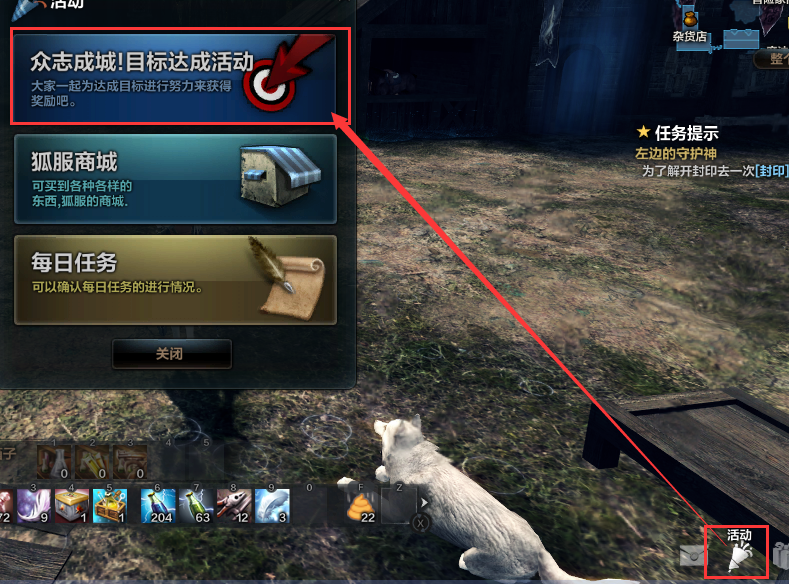Close the activity panel with 关闭

click(171, 354)
